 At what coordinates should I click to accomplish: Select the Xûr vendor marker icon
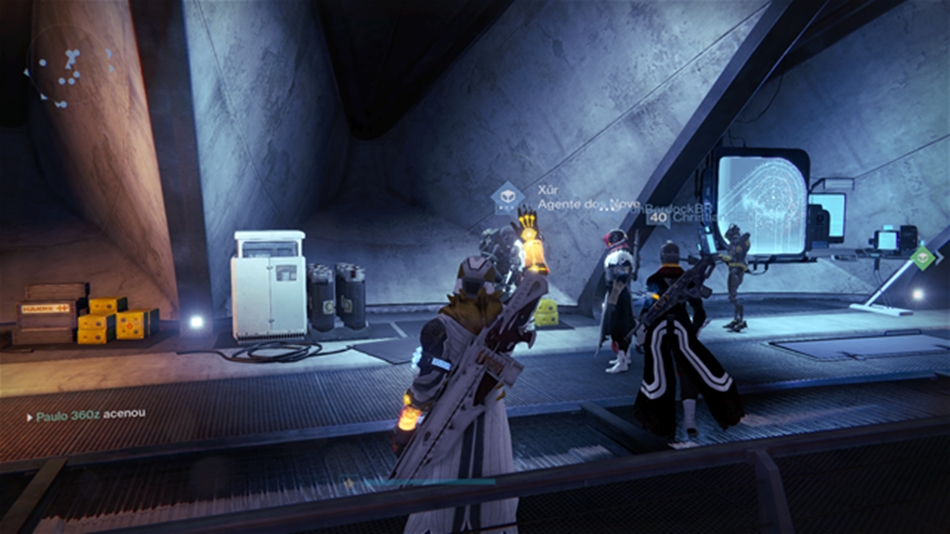(508, 196)
